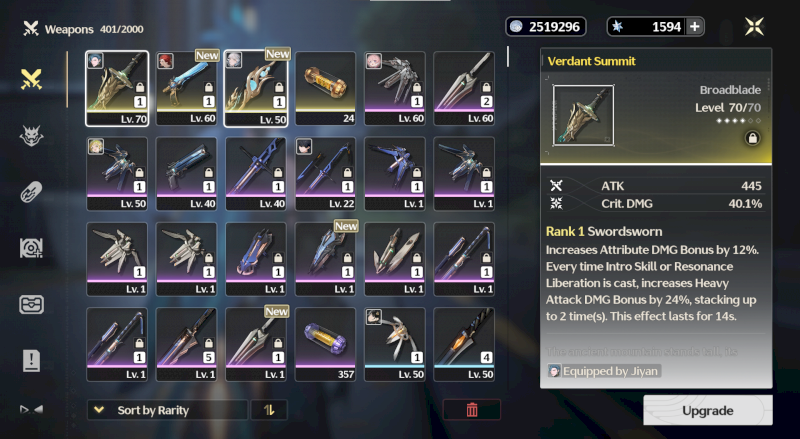
Task: Toggle the sort order arrows
Action: (x=268, y=409)
